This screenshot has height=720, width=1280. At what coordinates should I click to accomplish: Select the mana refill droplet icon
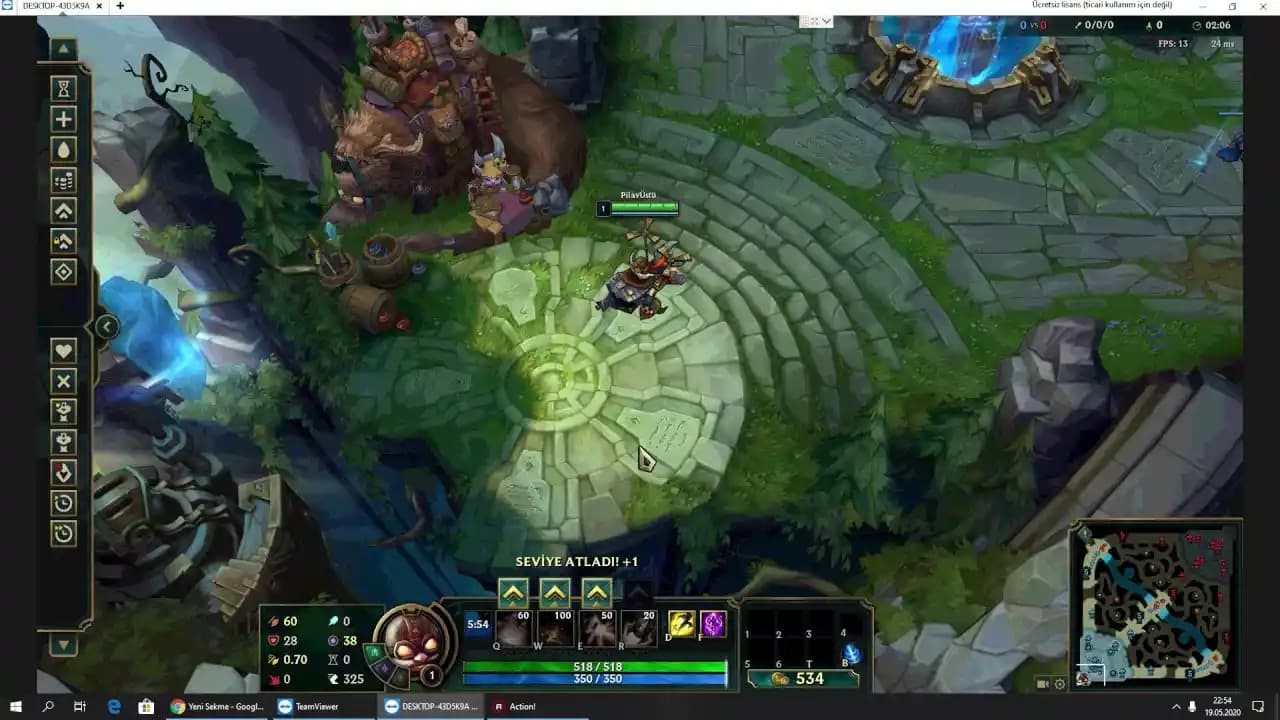63,149
